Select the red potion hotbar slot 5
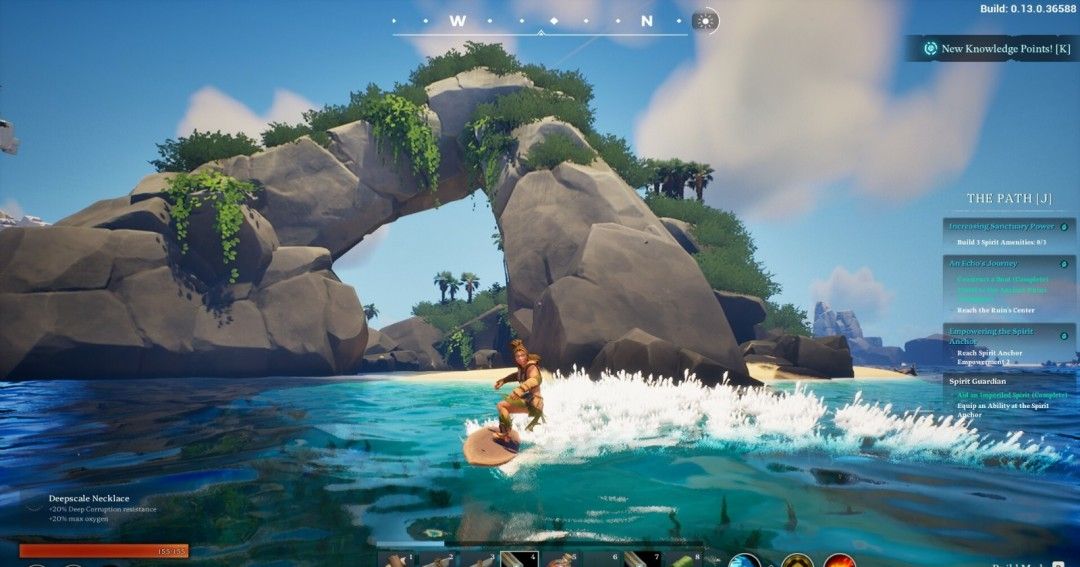The width and height of the screenshot is (1080, 567). pos(560,559)
